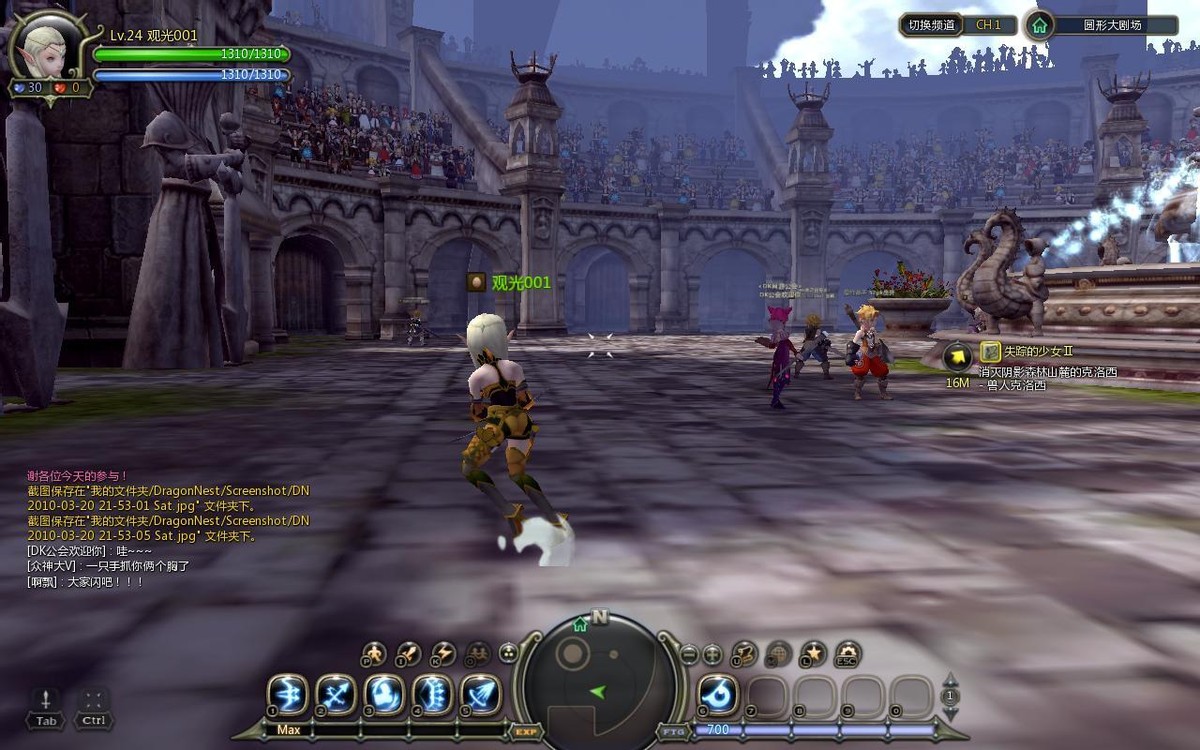Screen dimensions: 1200x750
Task: Select the player portrait avatar
Action: click(x=44, y=52)
